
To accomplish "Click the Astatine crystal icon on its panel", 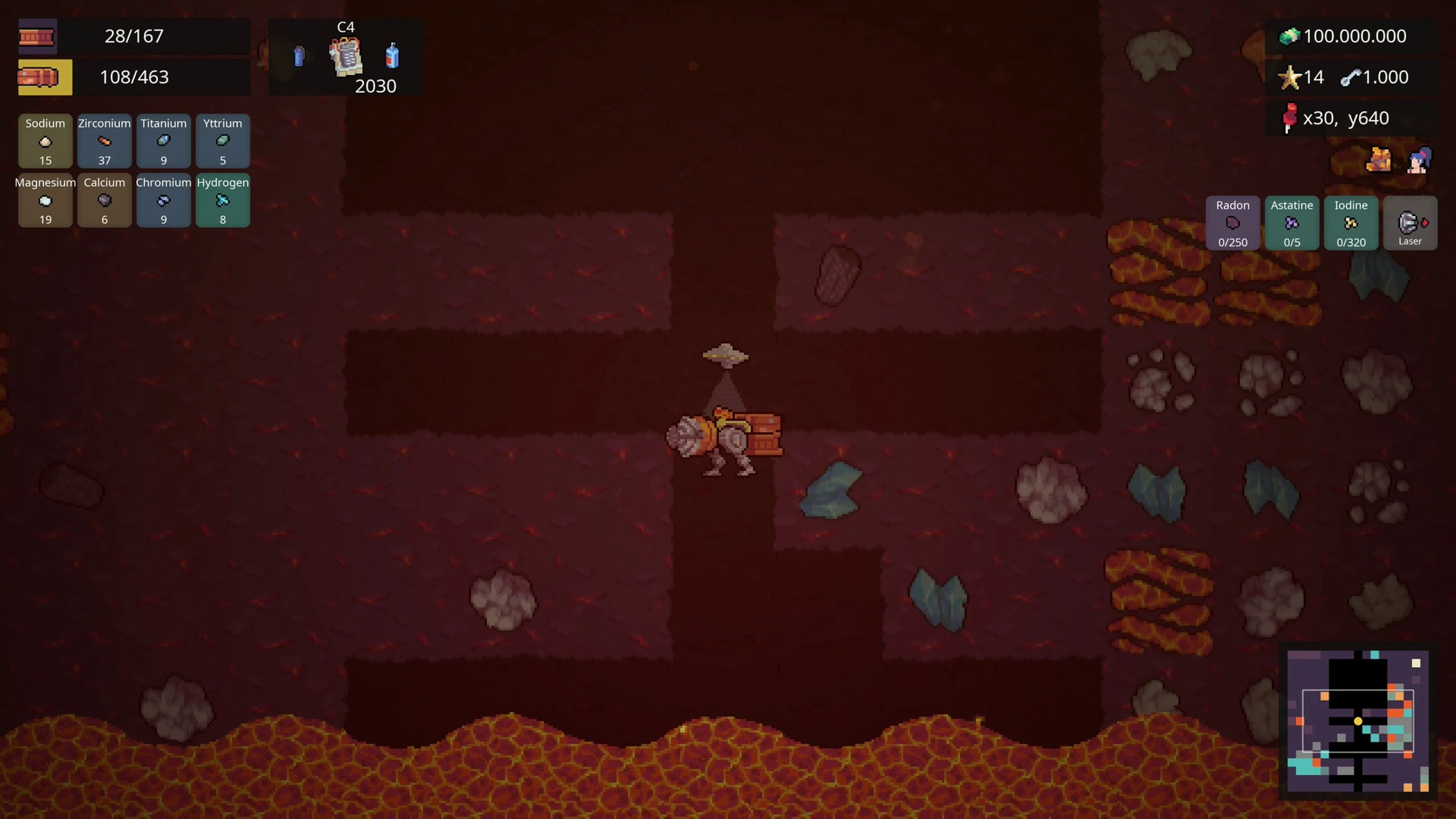I will (x=1291, y=224).
